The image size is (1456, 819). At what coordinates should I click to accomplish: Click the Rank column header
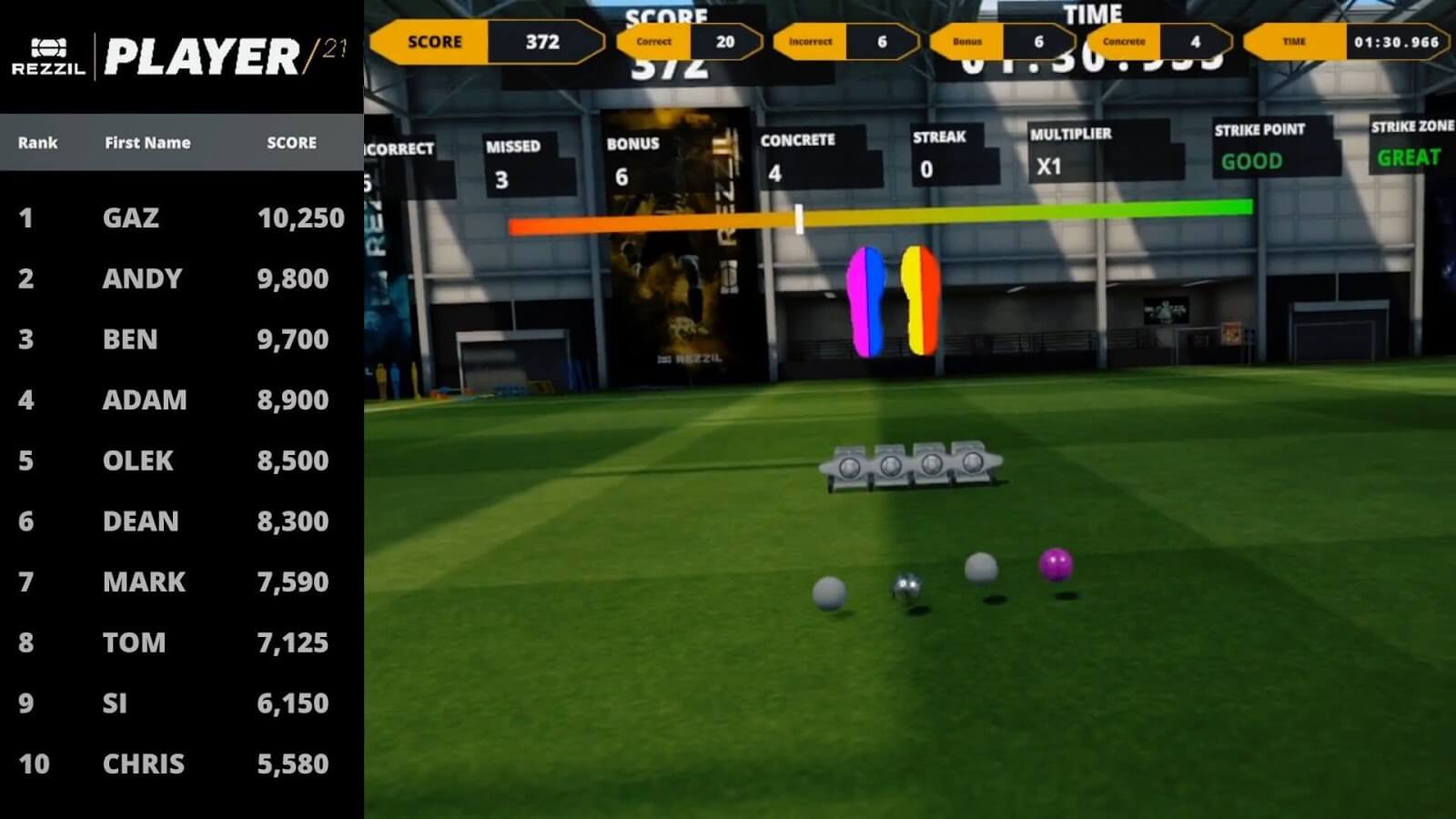tap(37, 143)
